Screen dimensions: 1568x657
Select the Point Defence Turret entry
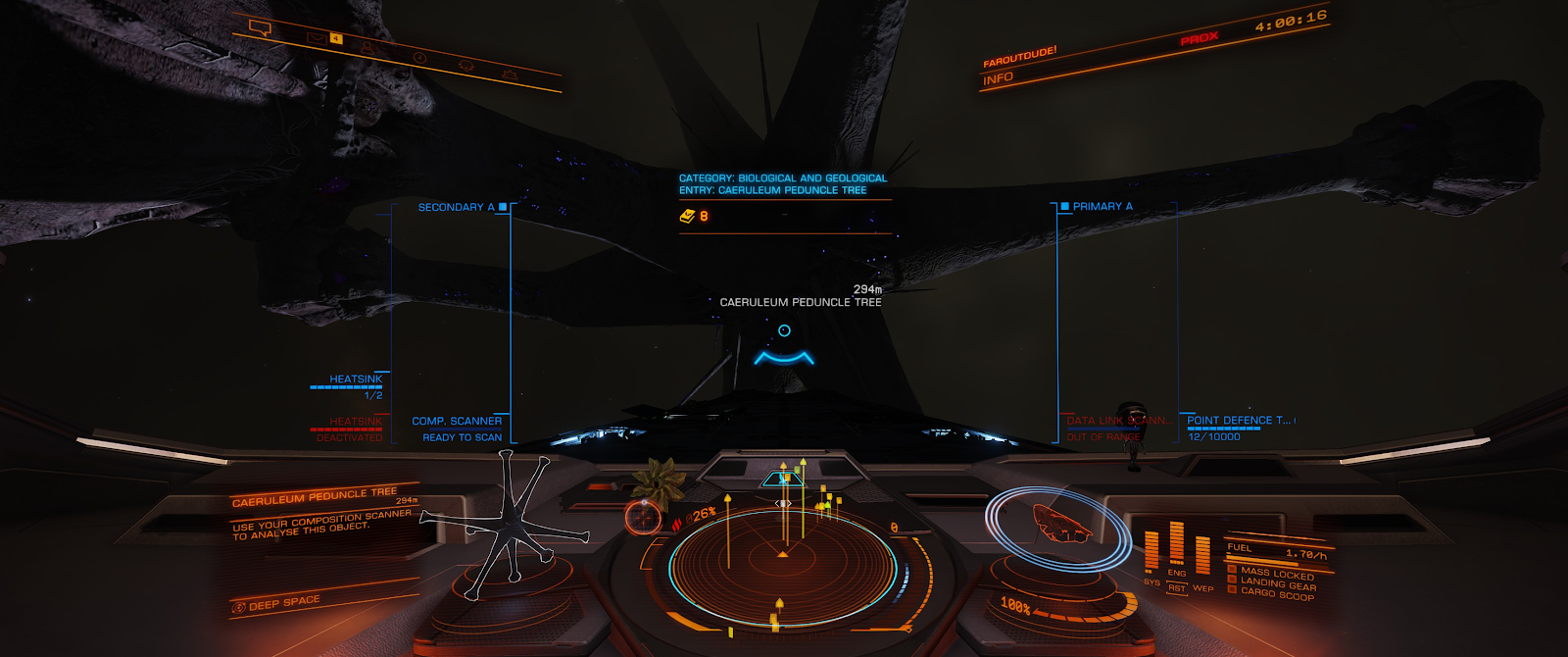click(x=1239, y=421)
